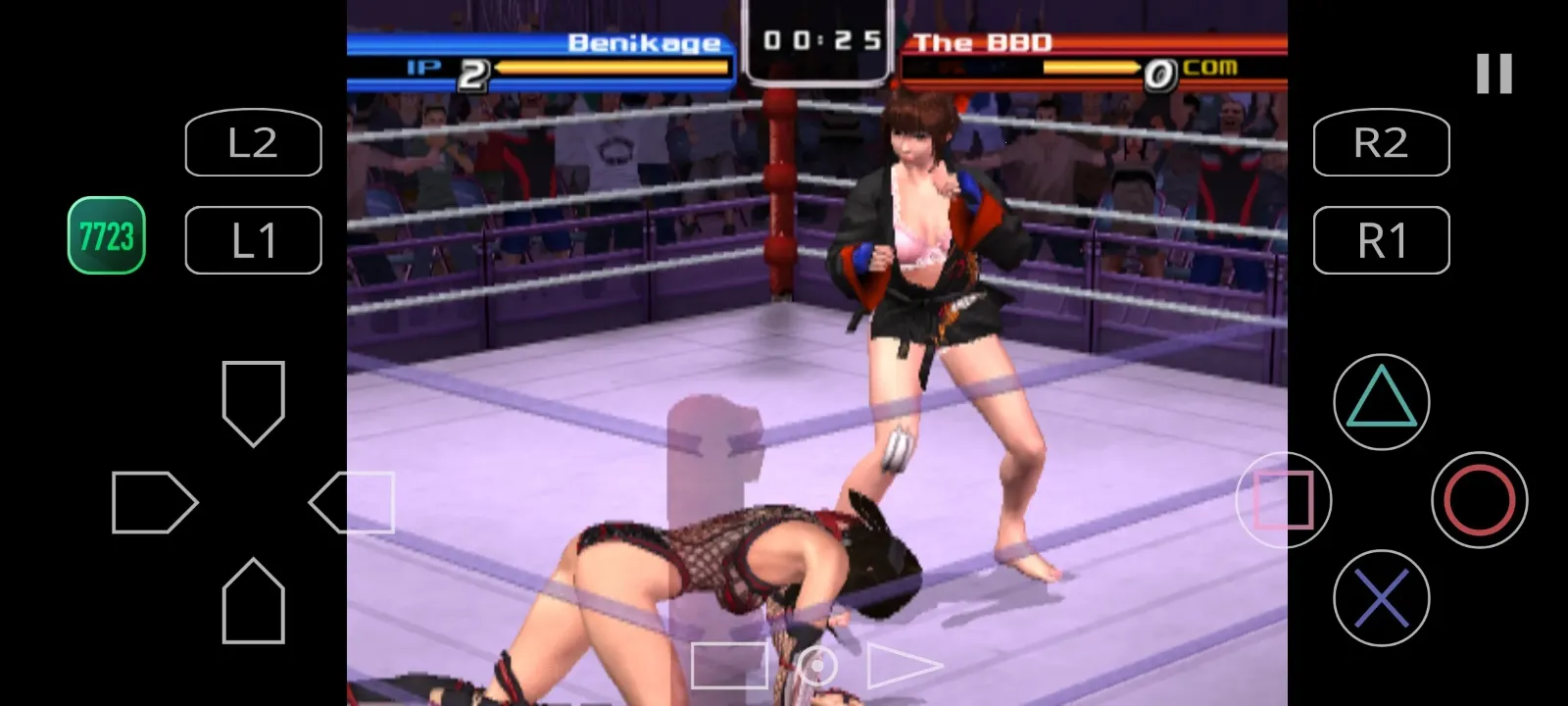The height and width of the screenshot is (706, 1568).
Task: Tap the pink square action button
Action: (x=1283, y=499)
